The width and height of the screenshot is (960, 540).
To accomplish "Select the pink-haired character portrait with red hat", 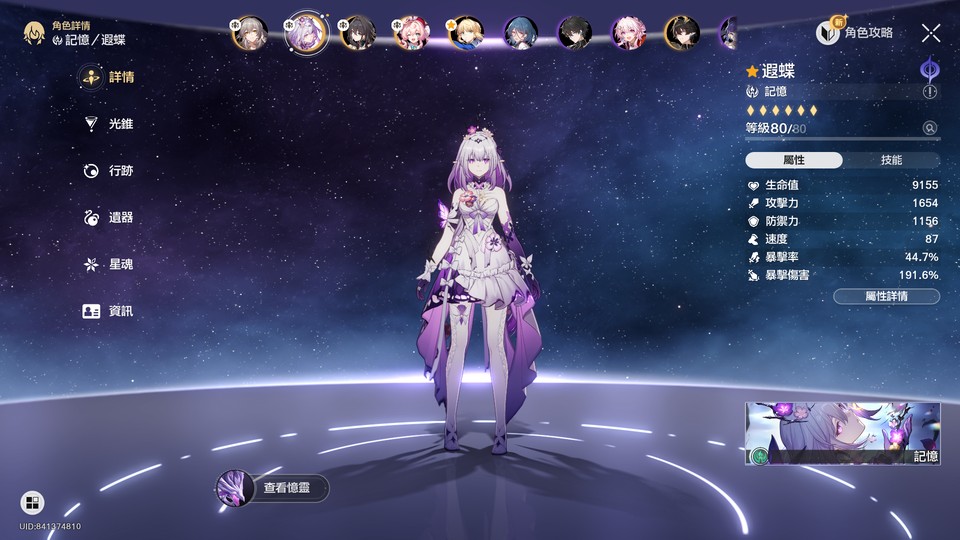I will tap(410, 34).
